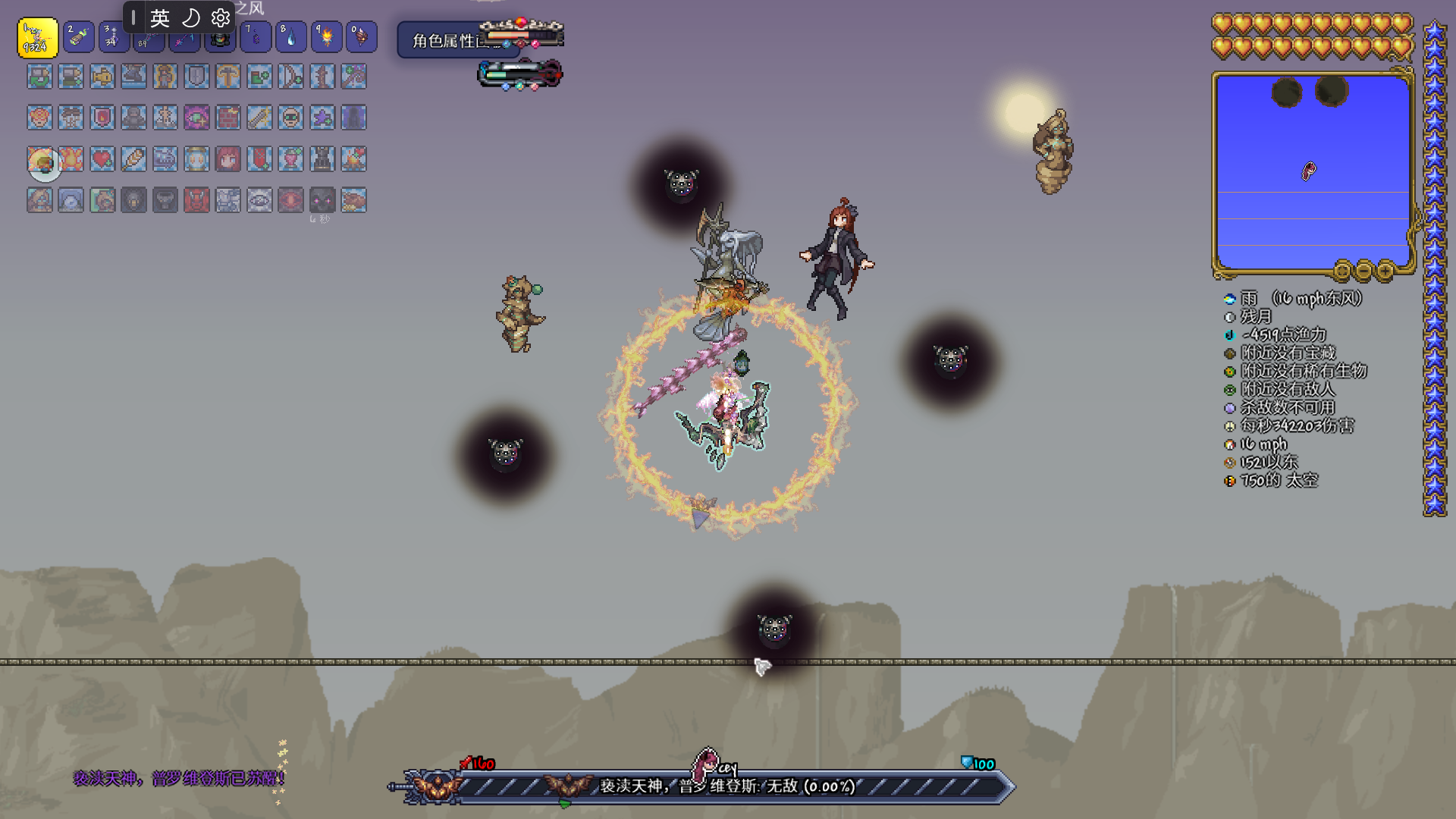Reset the minimap with its leftmost round button

[1342, 271]
